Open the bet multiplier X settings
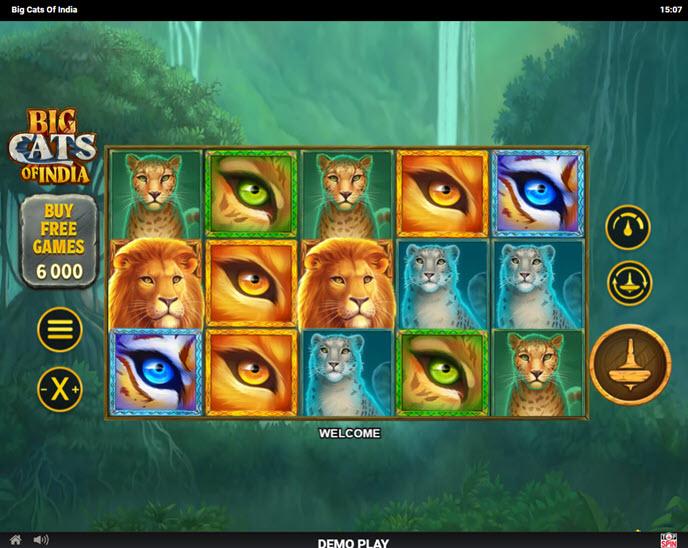This screenshot has width=688, height=548. point(60,389)
